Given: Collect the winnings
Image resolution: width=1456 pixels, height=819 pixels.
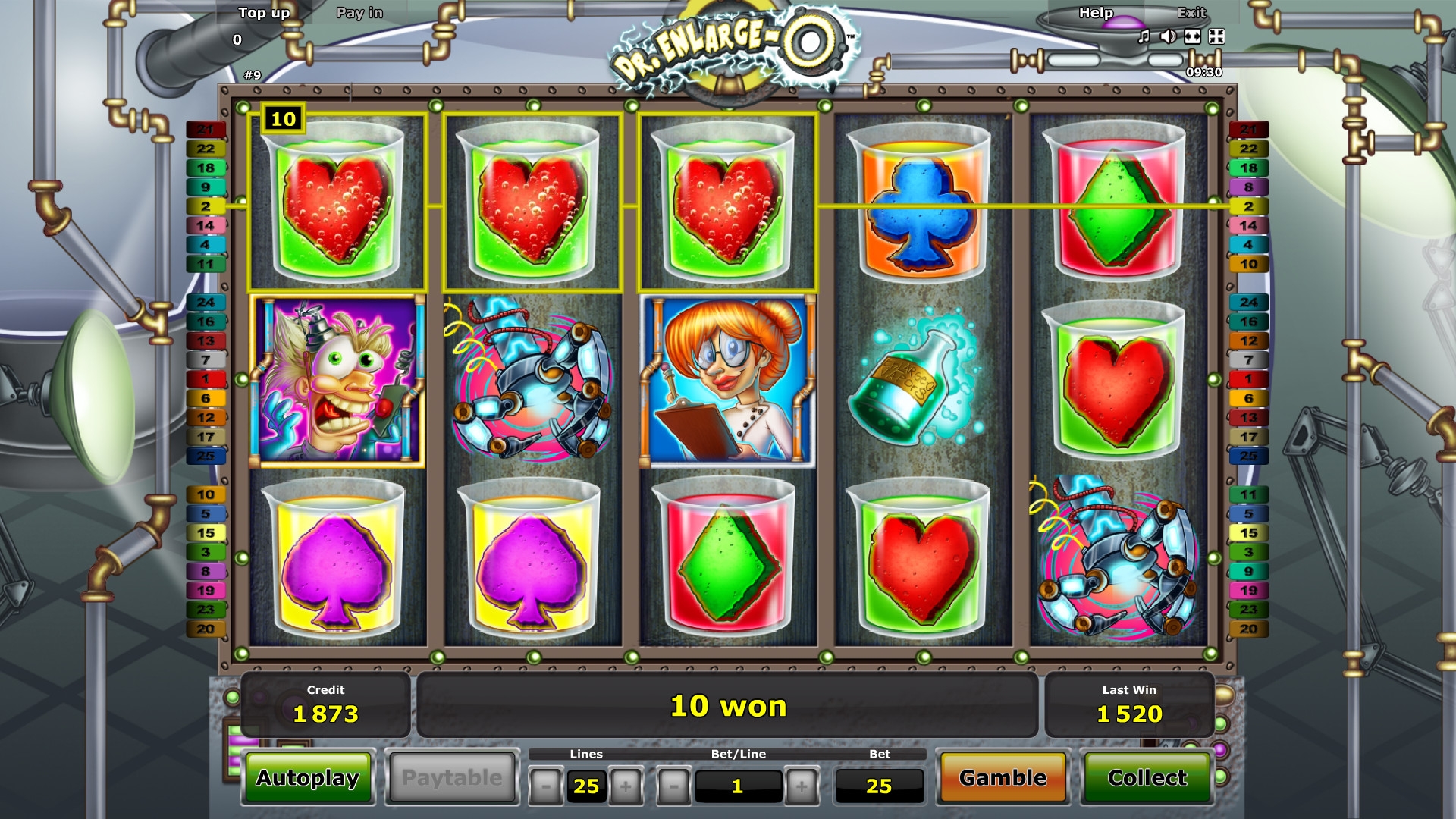Looking at the screenshot, I should 1147,778.
